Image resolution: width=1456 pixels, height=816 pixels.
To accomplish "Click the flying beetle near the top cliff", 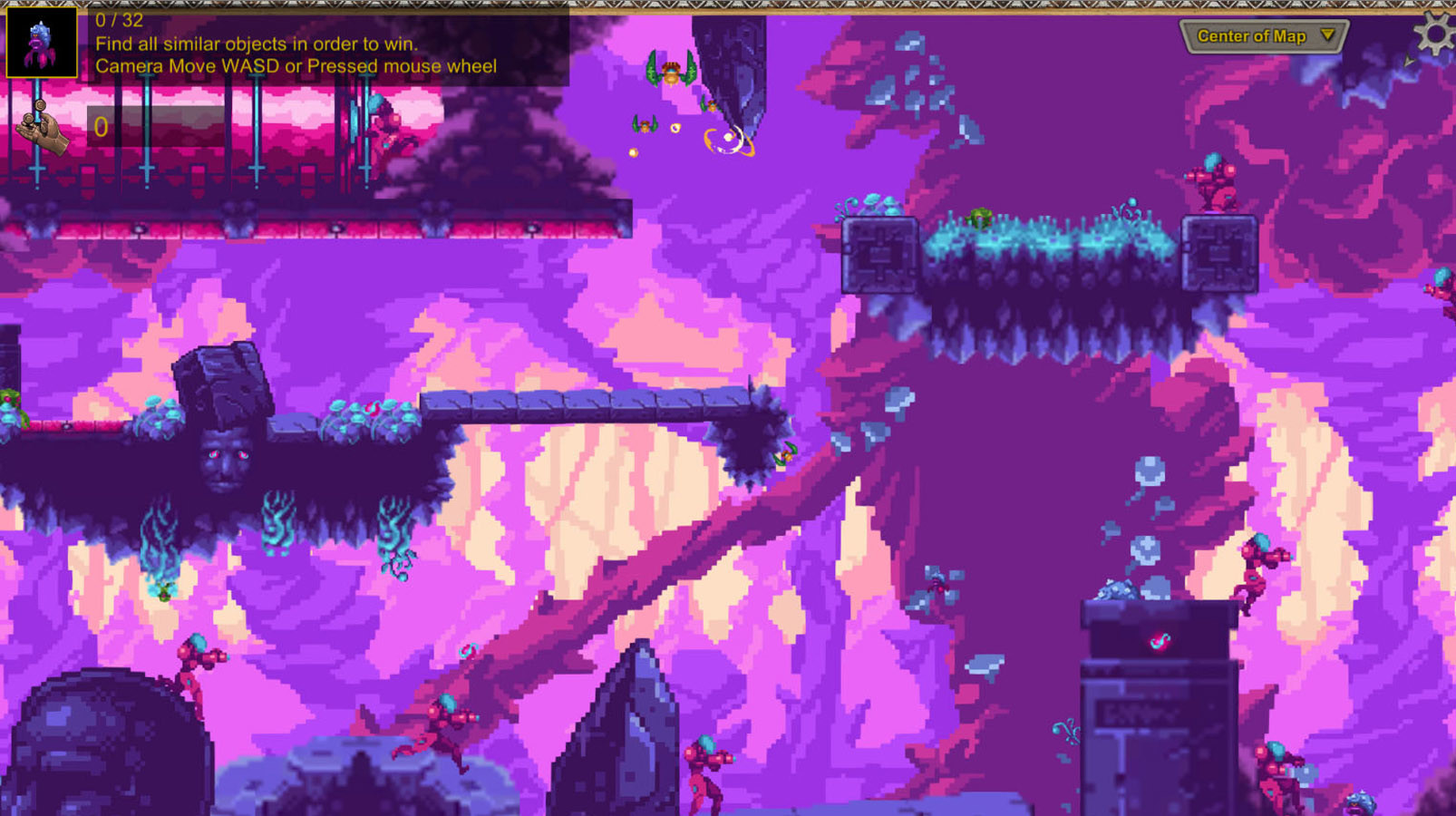I will coord(673,73).
